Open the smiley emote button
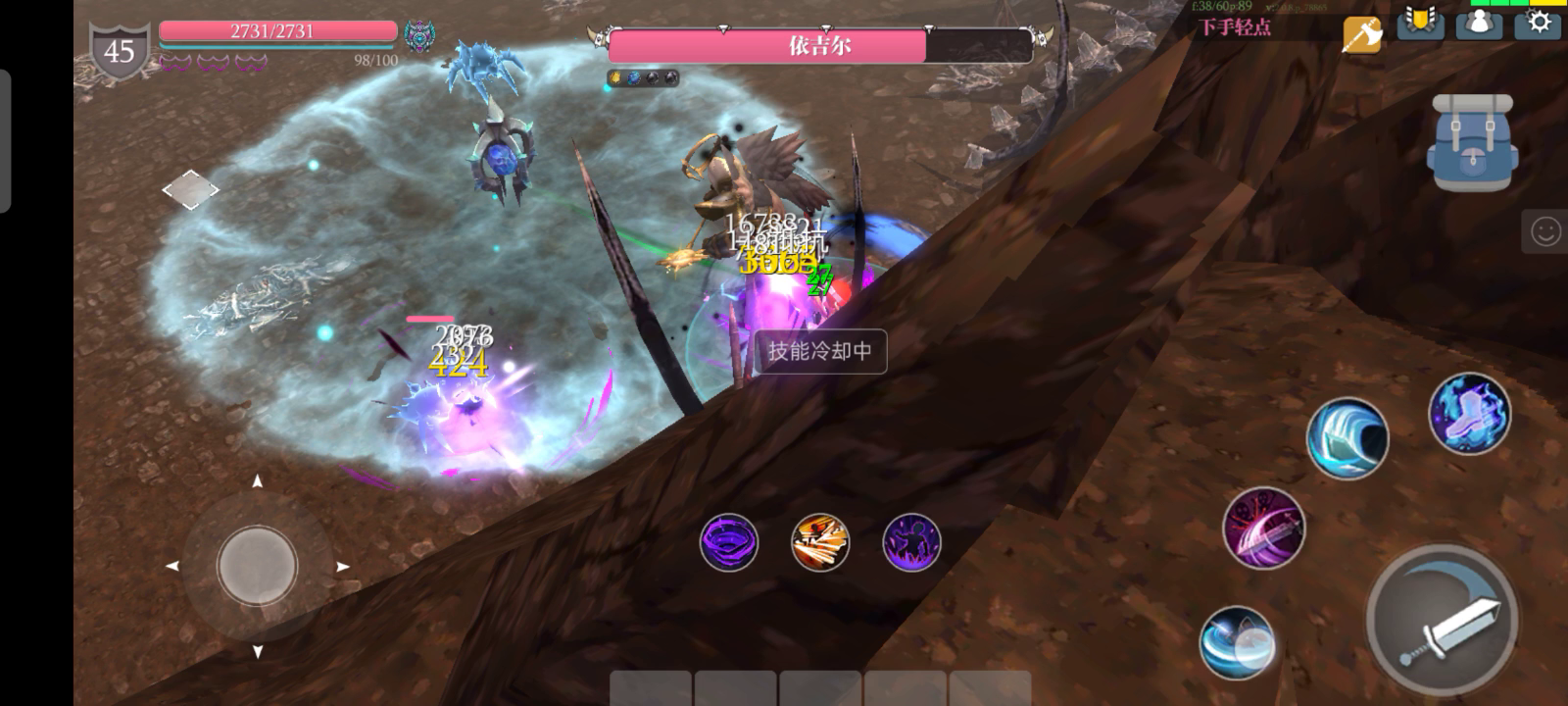The image size is (1568, 706). (x=1545, y=231)
